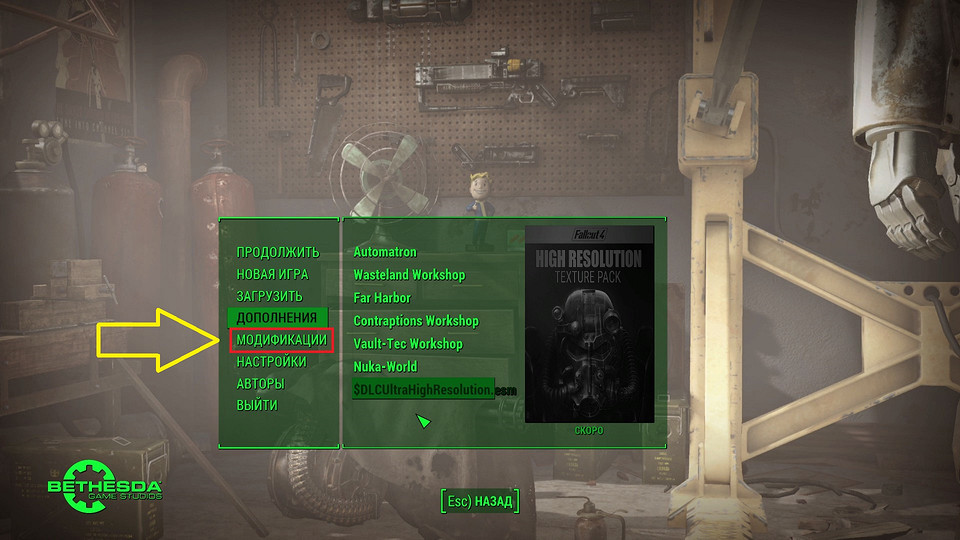
Task: Click ВЫЙТИ to quit the game
Action: pos(257,406)
